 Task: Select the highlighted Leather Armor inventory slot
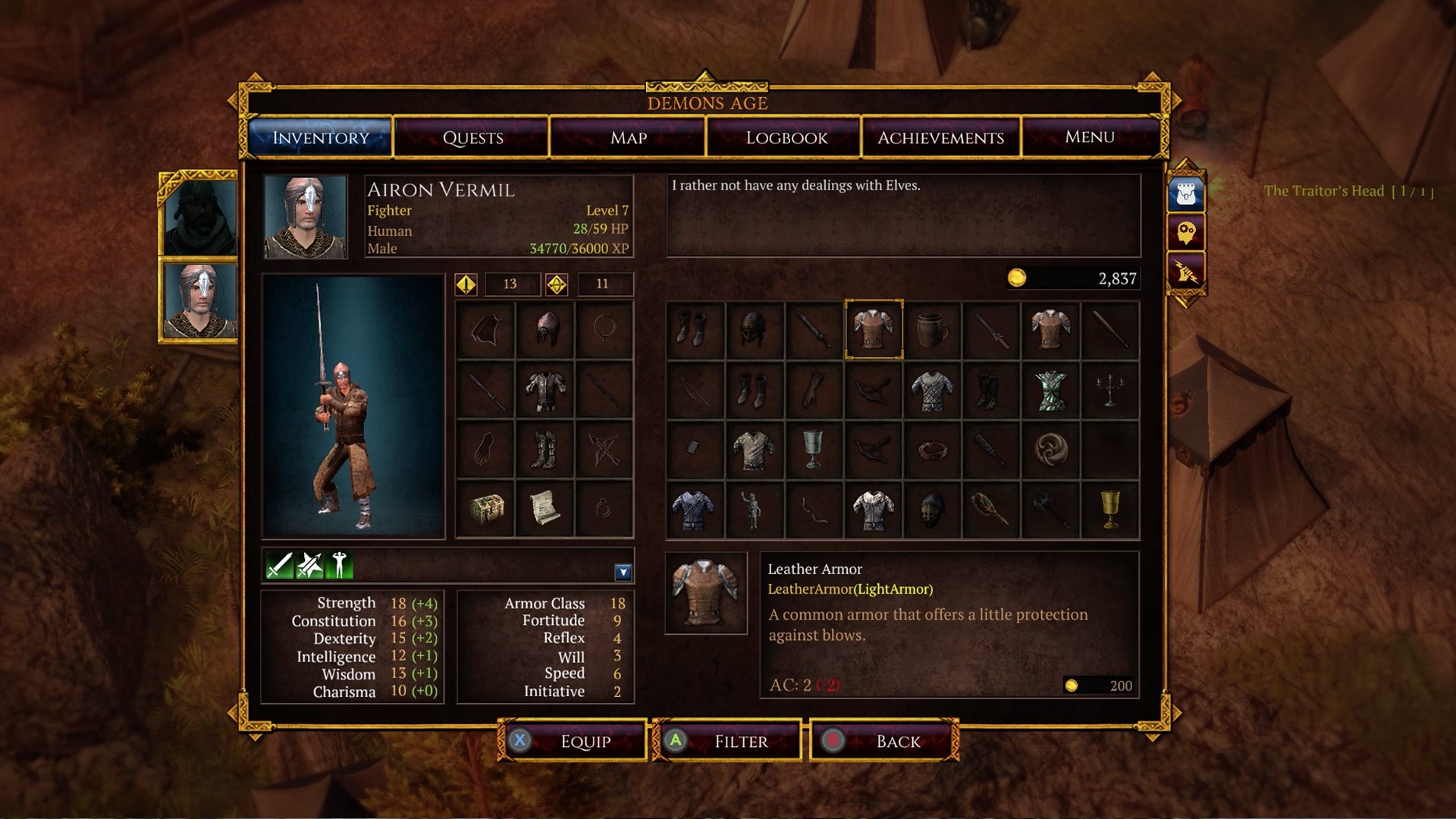[x=873, y=329]
